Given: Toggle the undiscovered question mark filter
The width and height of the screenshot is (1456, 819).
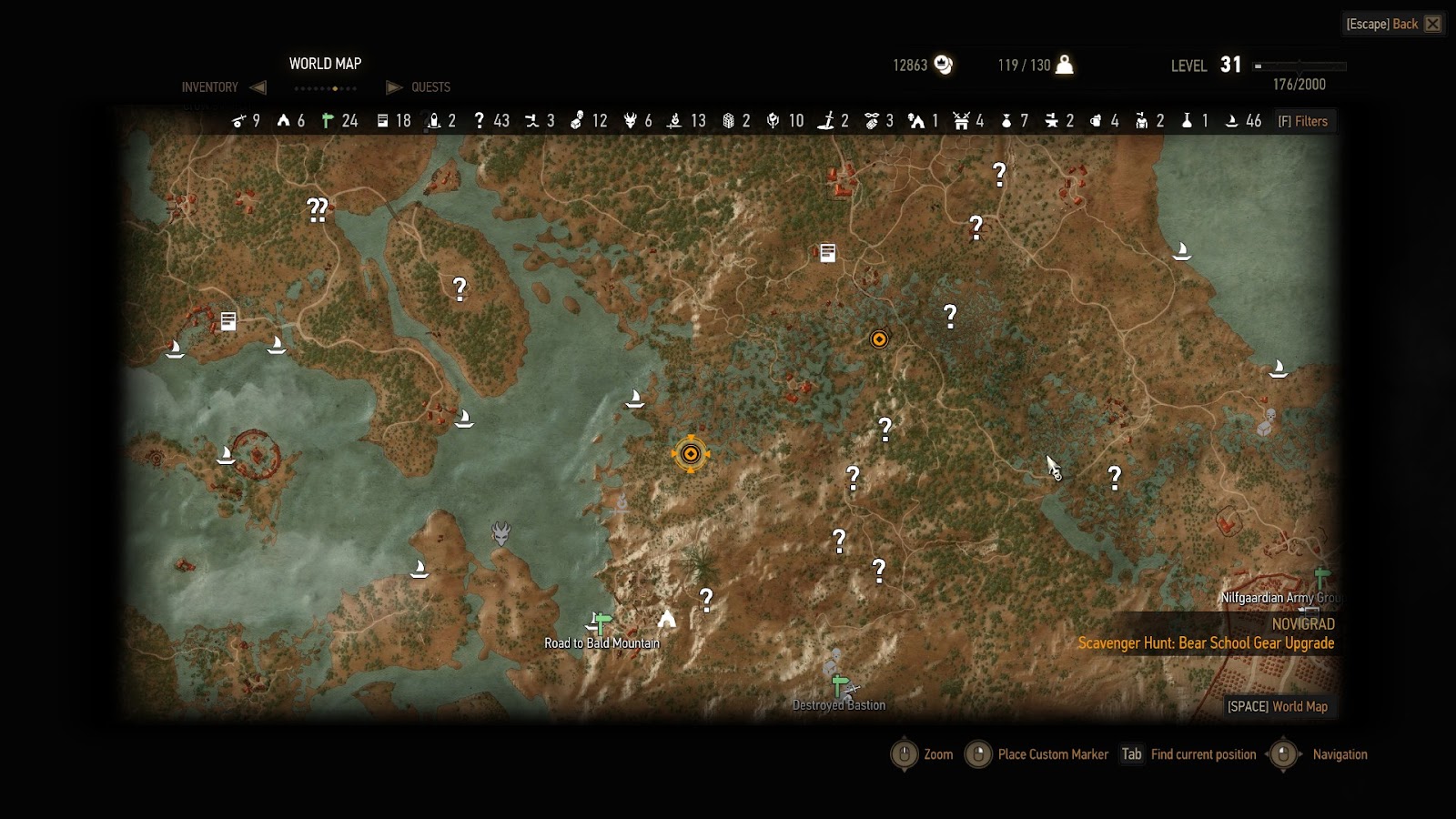Looking at the screenshot, I should (x=480, y=121).
